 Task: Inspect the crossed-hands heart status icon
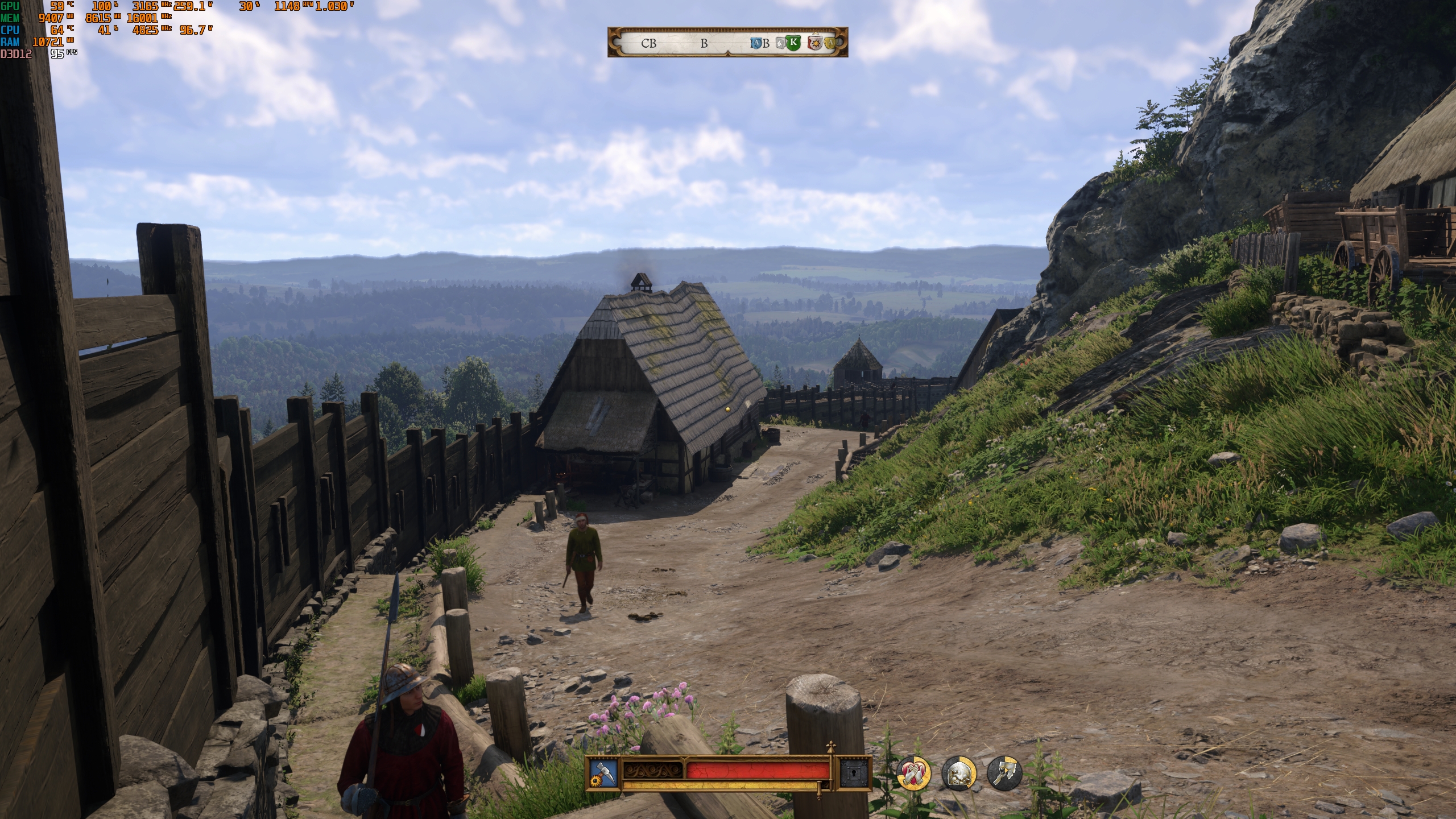click(x=913, y=773)
